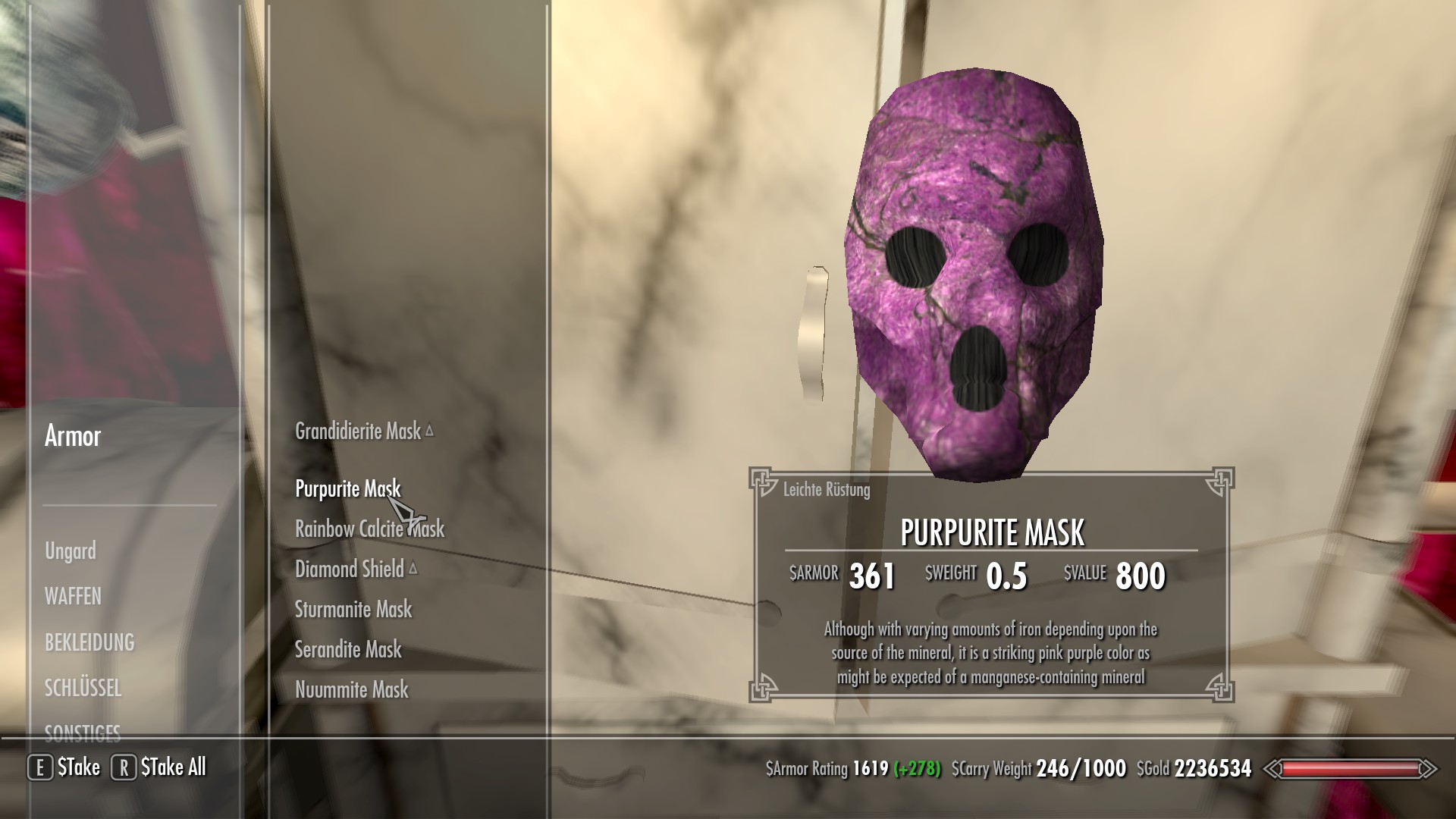Pick the Nuummite Mask entry
The image size is (1456, 819).
(352, 690)
